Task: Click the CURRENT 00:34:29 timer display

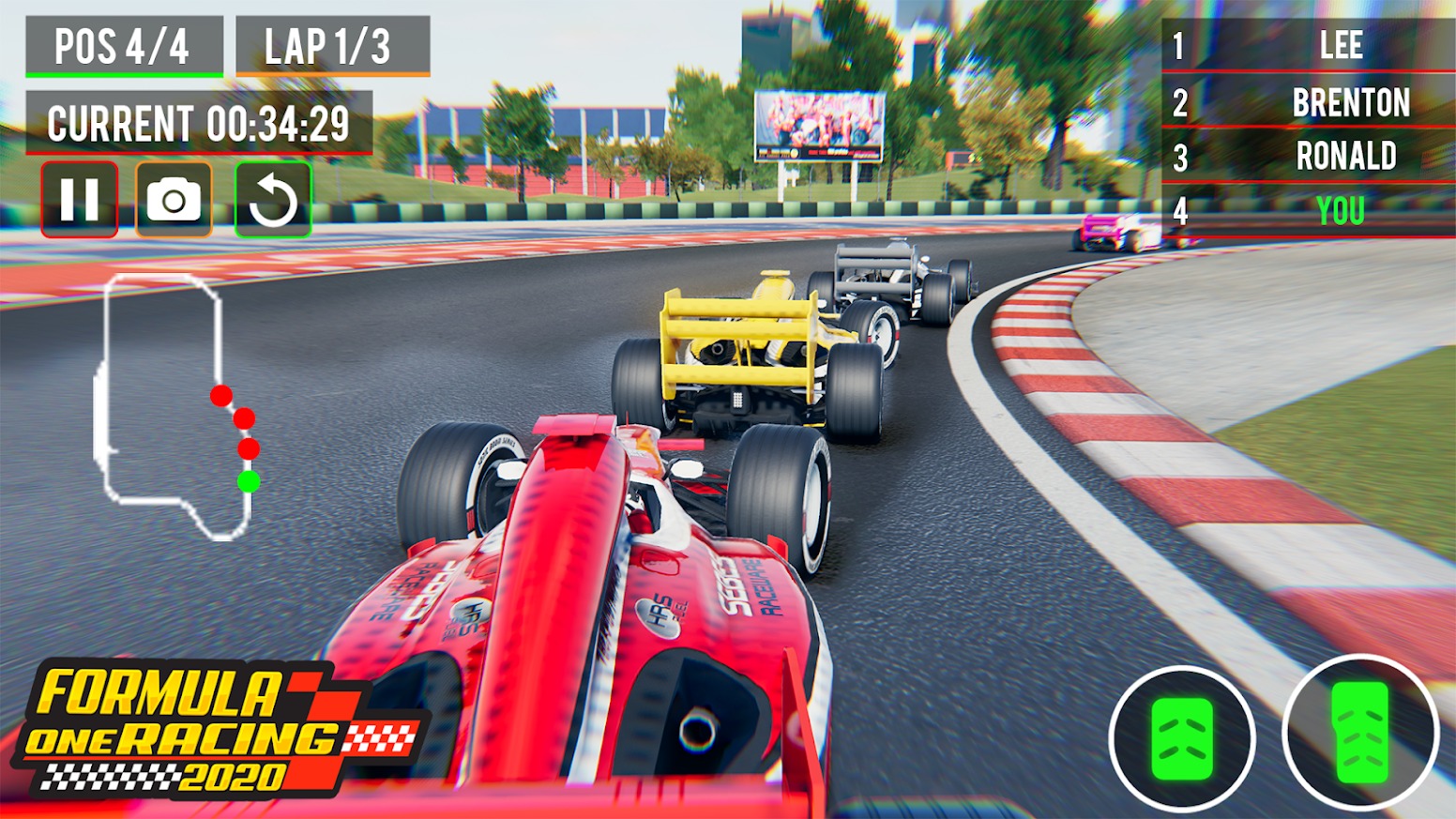Action: [x=200, y=120]
